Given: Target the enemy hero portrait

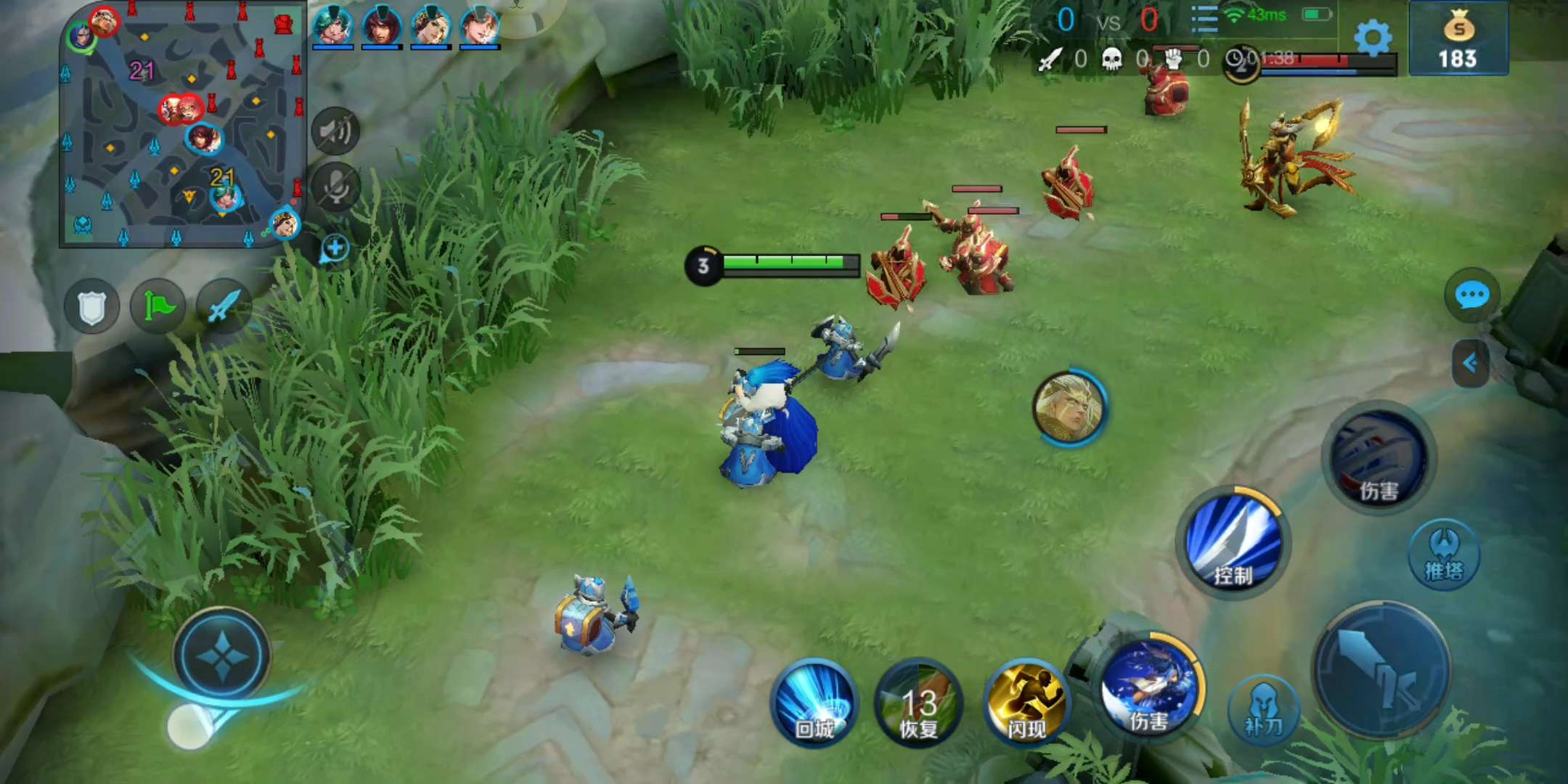Looking at the screenshot, I should point(1069,408).
